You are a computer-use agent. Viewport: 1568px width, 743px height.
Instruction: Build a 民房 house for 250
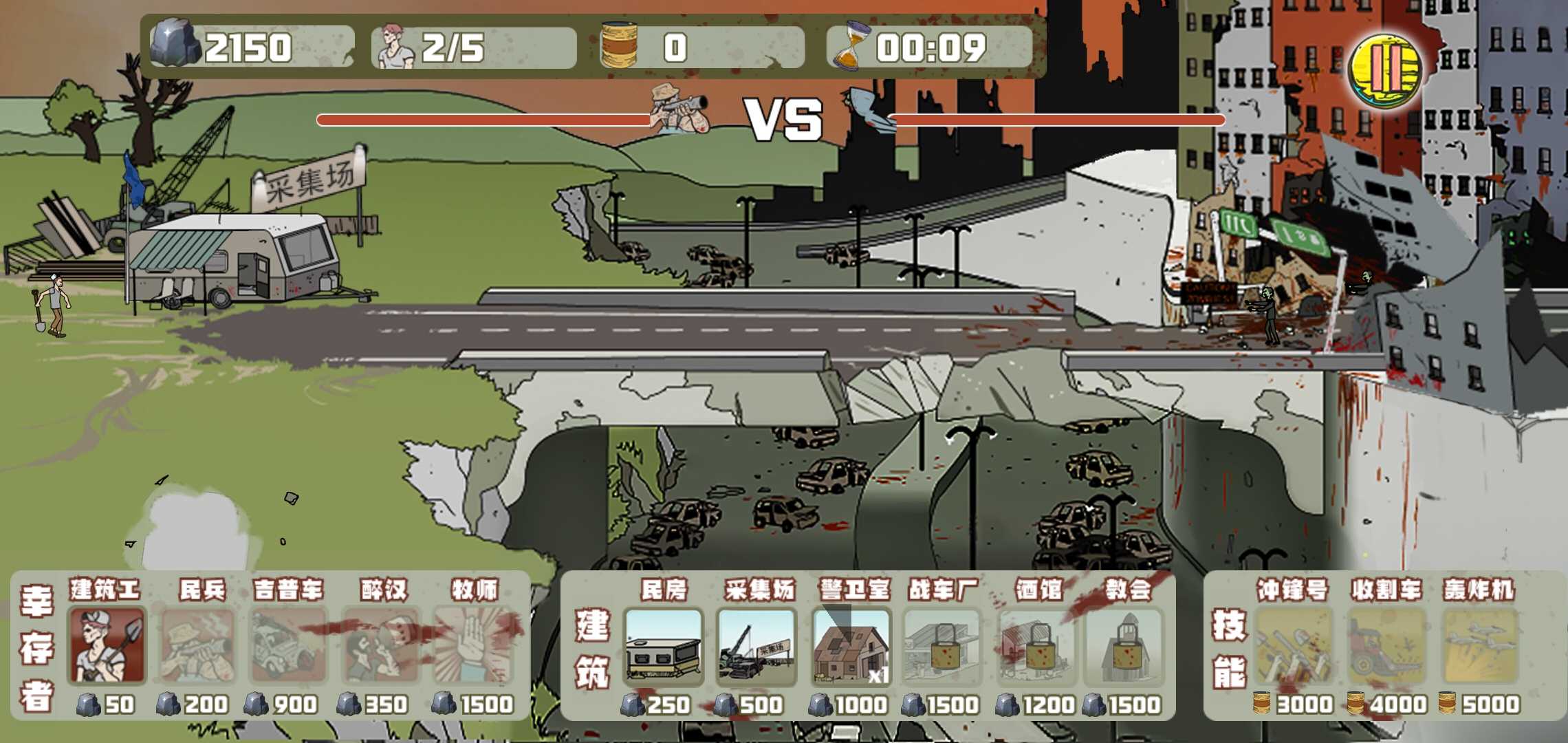664,647
